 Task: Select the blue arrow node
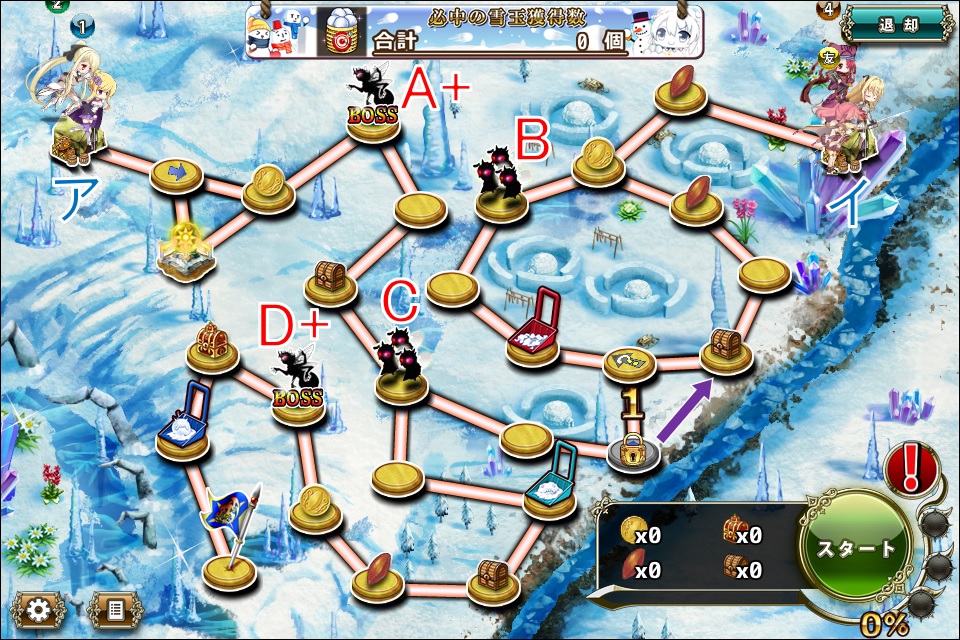177,176
